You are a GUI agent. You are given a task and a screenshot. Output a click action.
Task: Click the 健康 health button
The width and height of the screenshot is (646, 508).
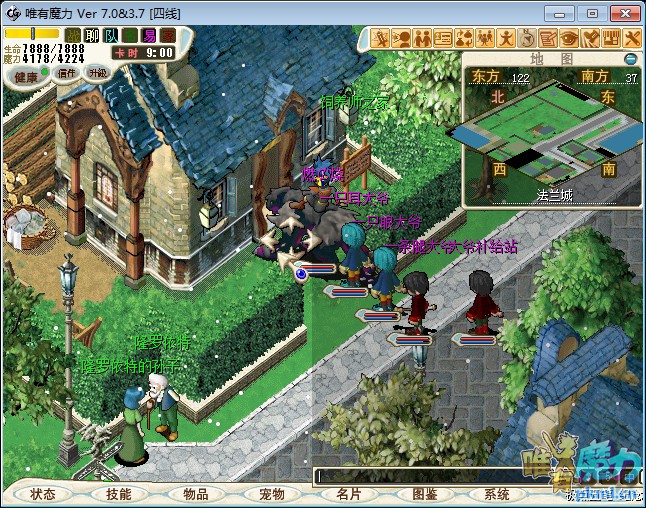pyautogui.click(x=27, y=76)
